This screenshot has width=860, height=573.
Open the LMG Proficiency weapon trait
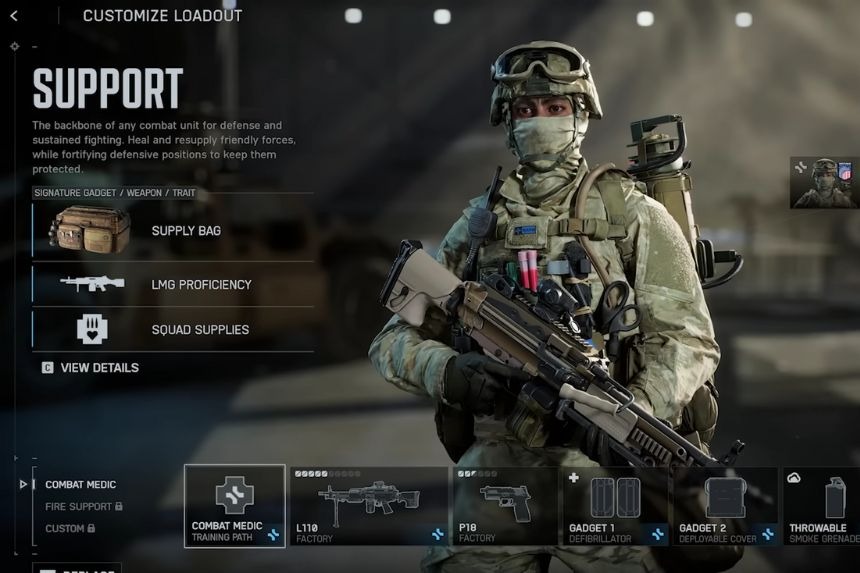pos(173,285)
